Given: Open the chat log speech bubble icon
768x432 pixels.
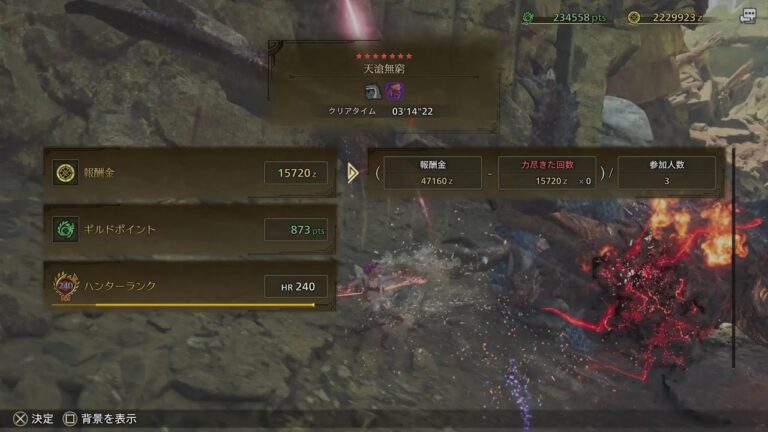Looking at the screenshot, I should coord(747,16).
